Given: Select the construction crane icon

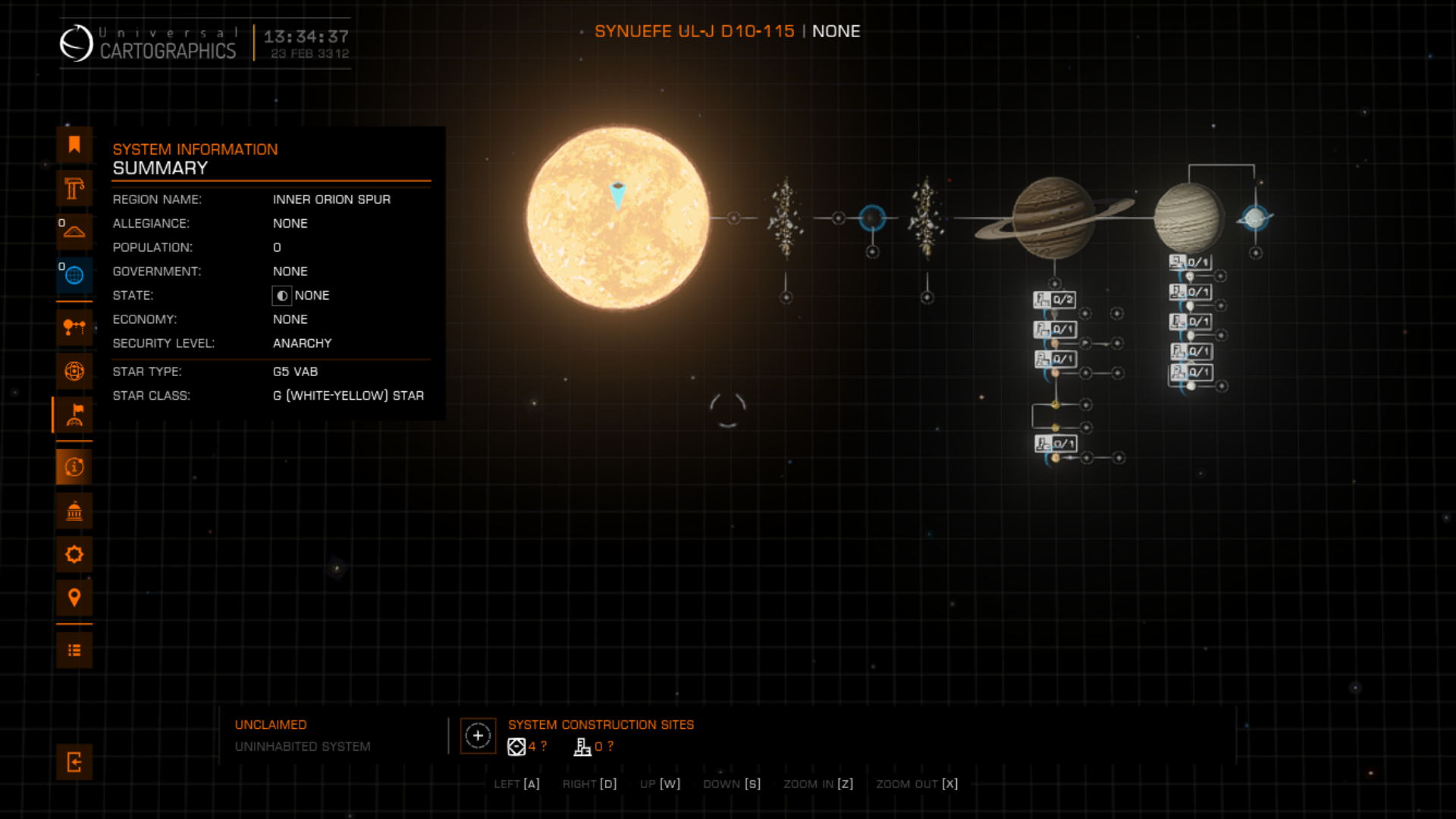Looking at the screenshot, I should (x=74, y=188).
